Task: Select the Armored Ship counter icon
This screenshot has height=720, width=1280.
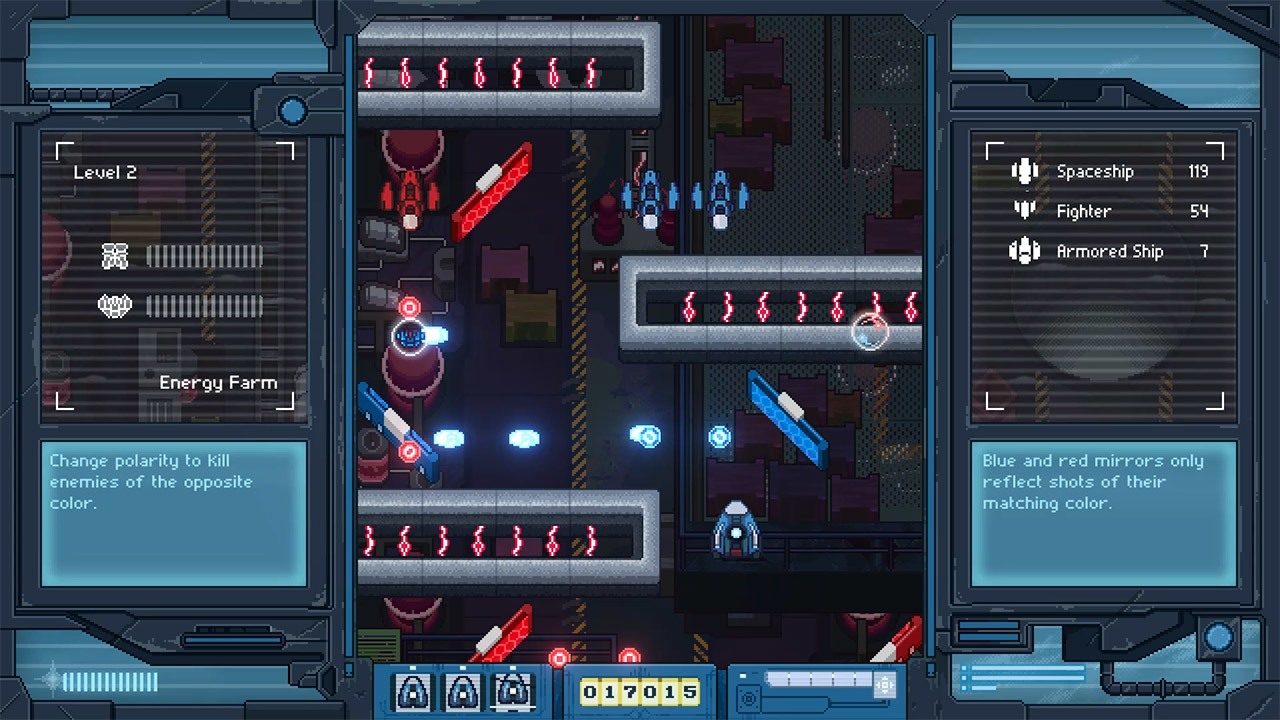Action: [x=1025, y=251]
